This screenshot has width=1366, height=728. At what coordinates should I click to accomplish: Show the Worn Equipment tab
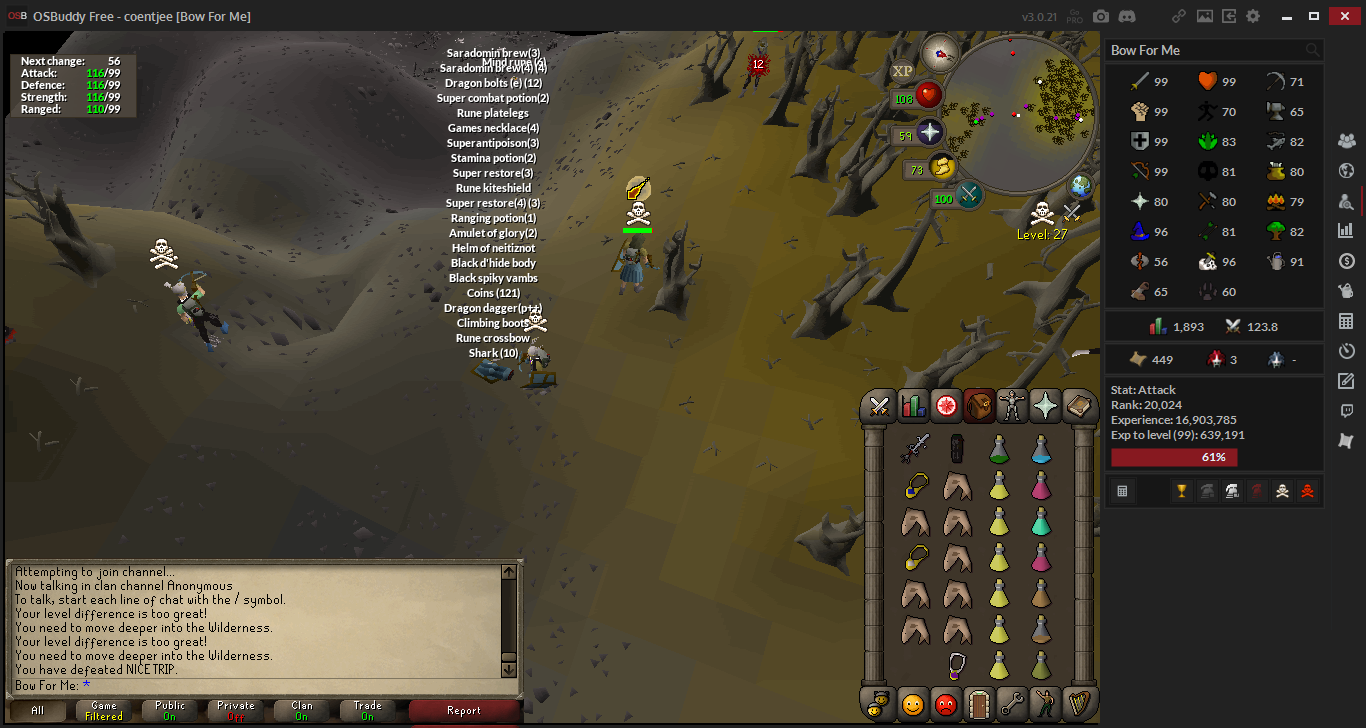click(x=1012, y=405)
